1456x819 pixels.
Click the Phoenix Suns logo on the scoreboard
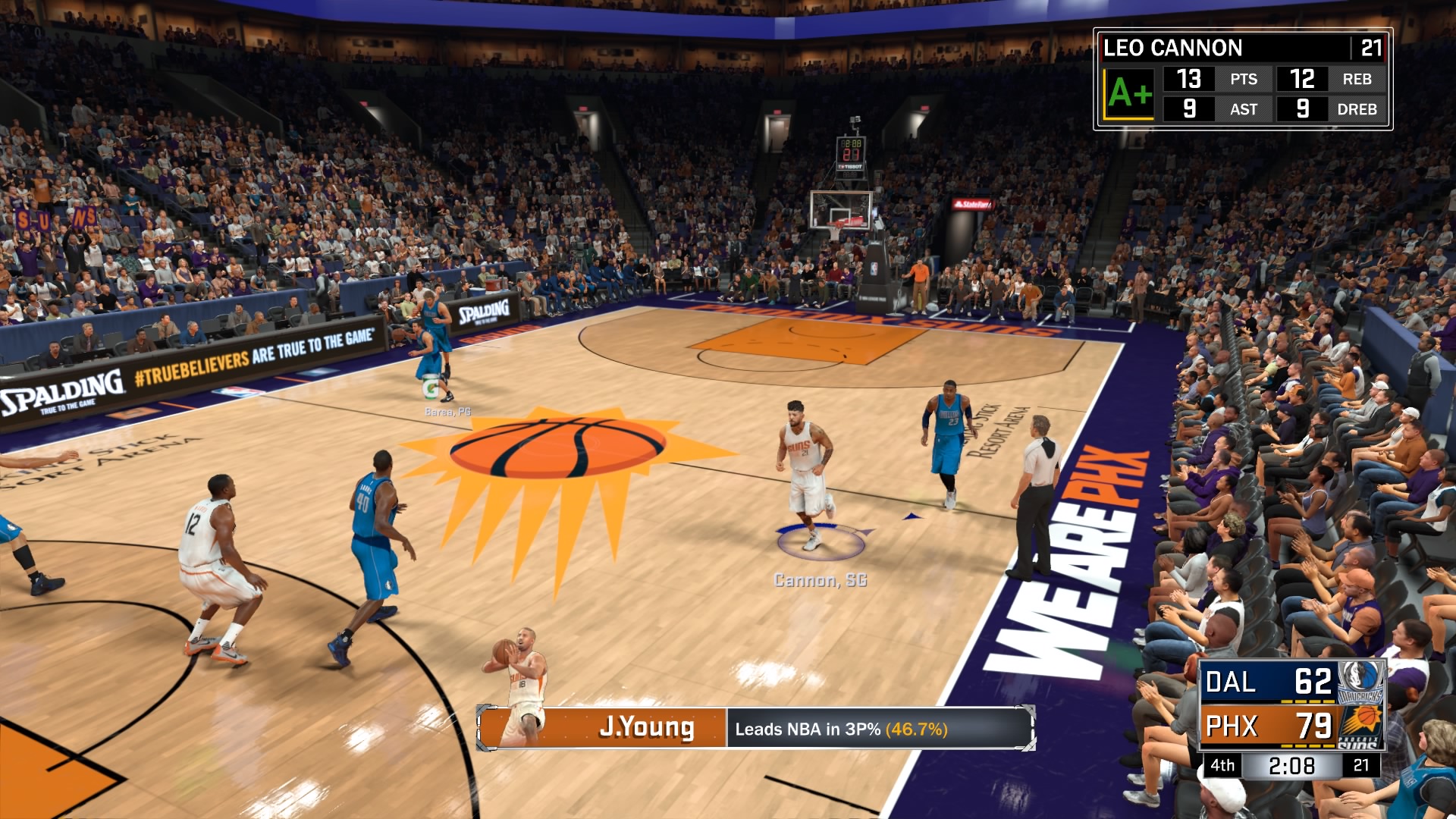click(x=1360, y=726)
